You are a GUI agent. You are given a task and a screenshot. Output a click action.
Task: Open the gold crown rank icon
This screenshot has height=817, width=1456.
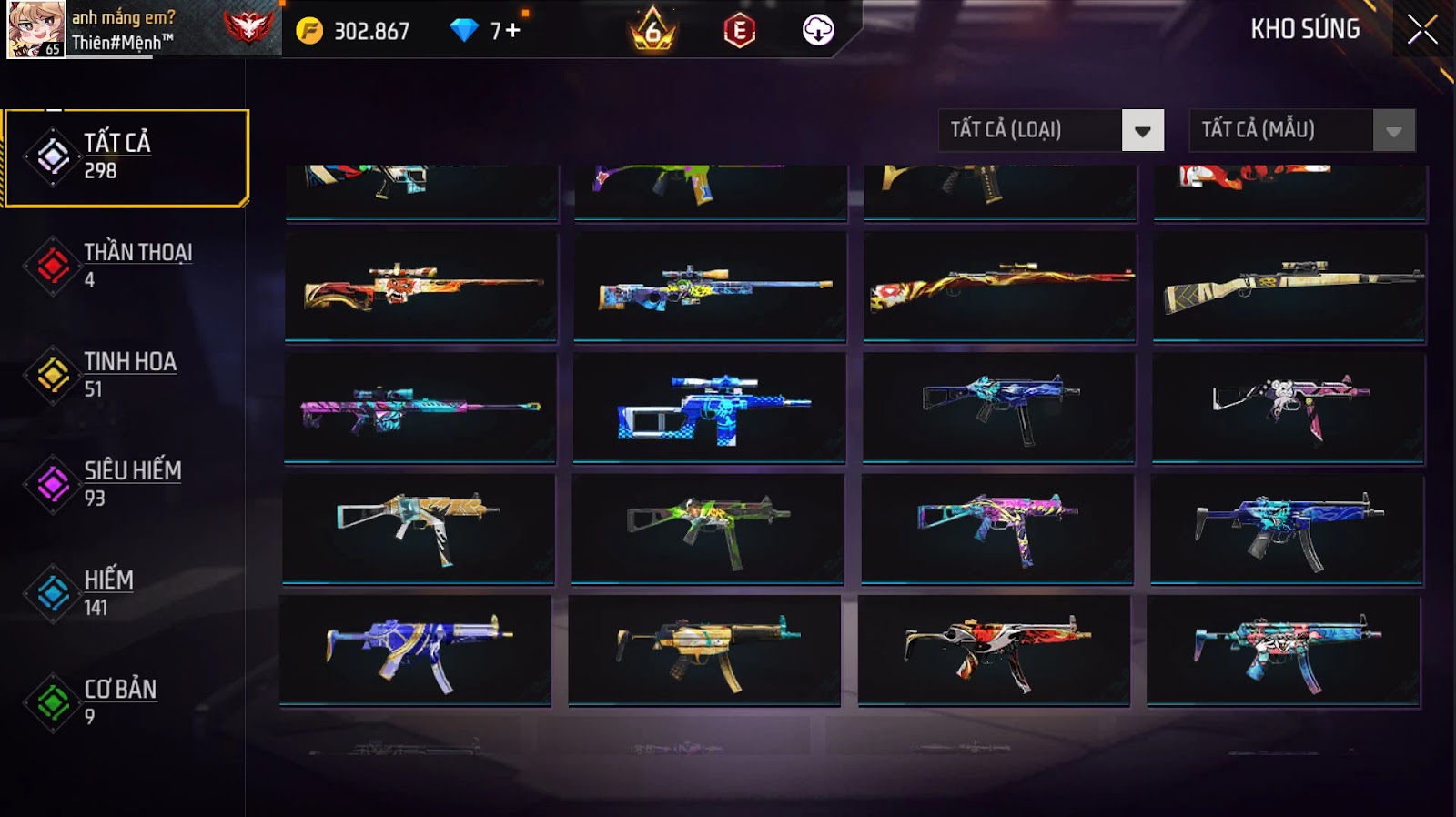point(652,31)
